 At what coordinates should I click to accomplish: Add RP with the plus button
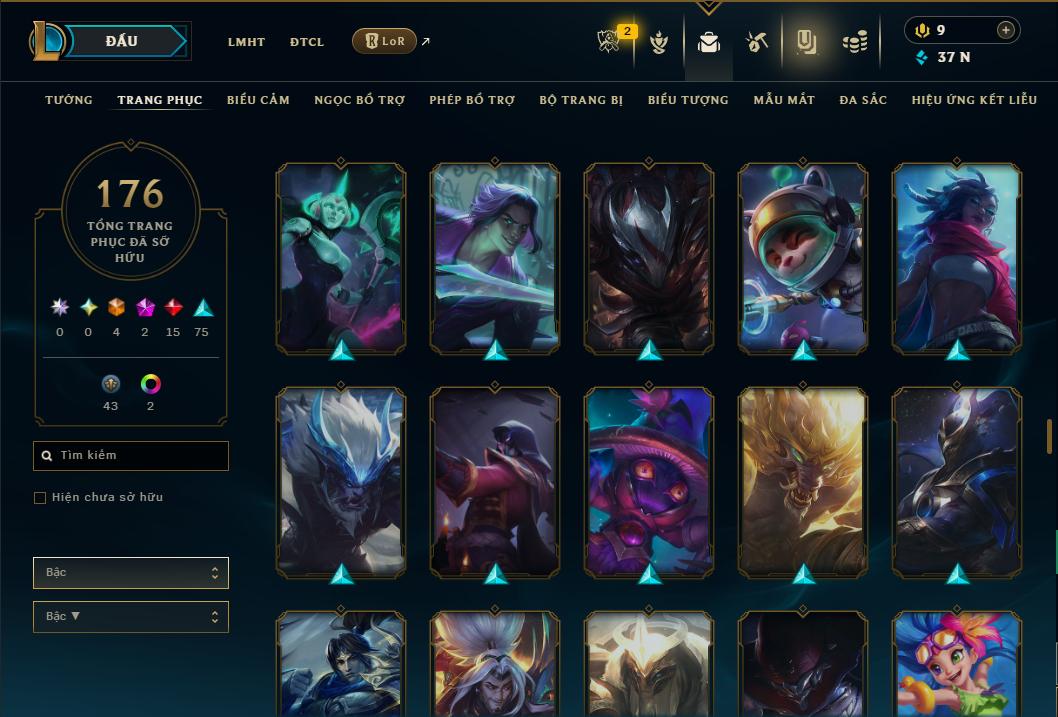pos(1006,30)
